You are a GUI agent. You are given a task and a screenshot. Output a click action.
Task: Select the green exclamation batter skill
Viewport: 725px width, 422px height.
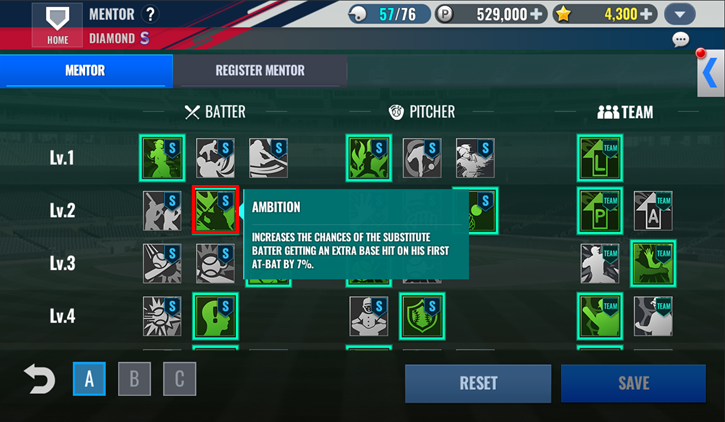click(215, 316)
